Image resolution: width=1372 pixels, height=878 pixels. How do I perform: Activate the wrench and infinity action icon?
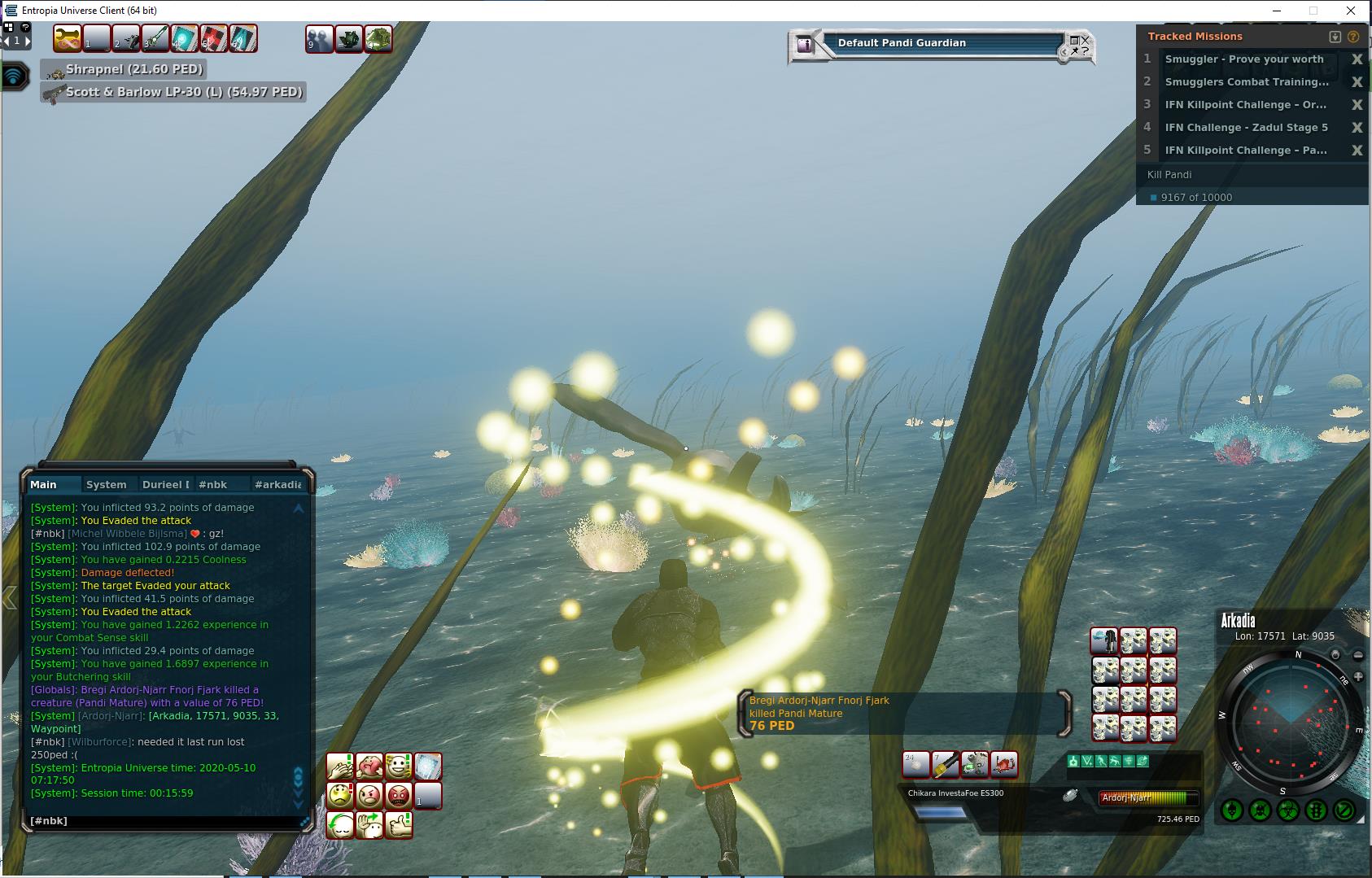[68, 38]
